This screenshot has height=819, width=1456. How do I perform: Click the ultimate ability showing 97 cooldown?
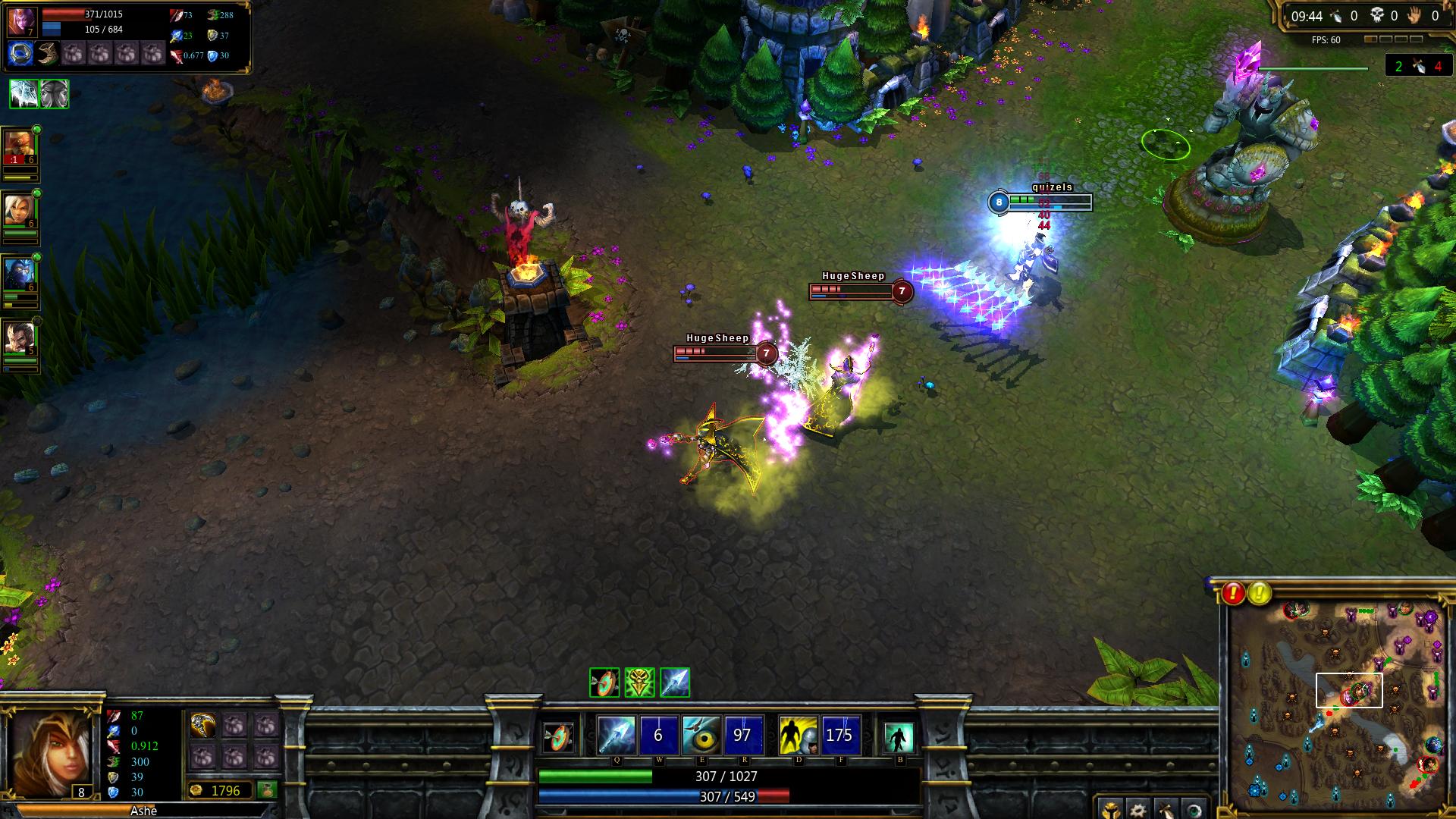tap(743, 735)
